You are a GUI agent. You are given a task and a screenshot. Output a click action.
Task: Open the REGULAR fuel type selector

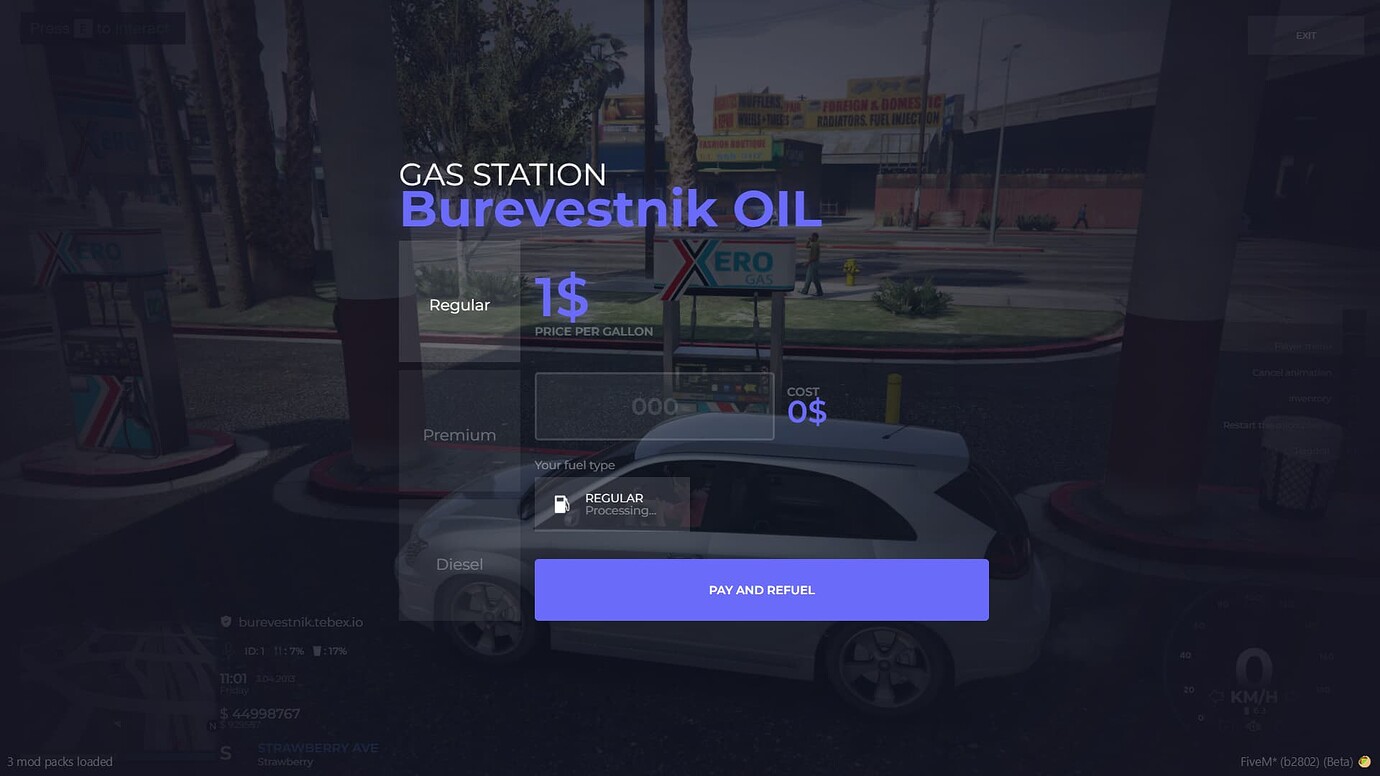click(613, 503)
